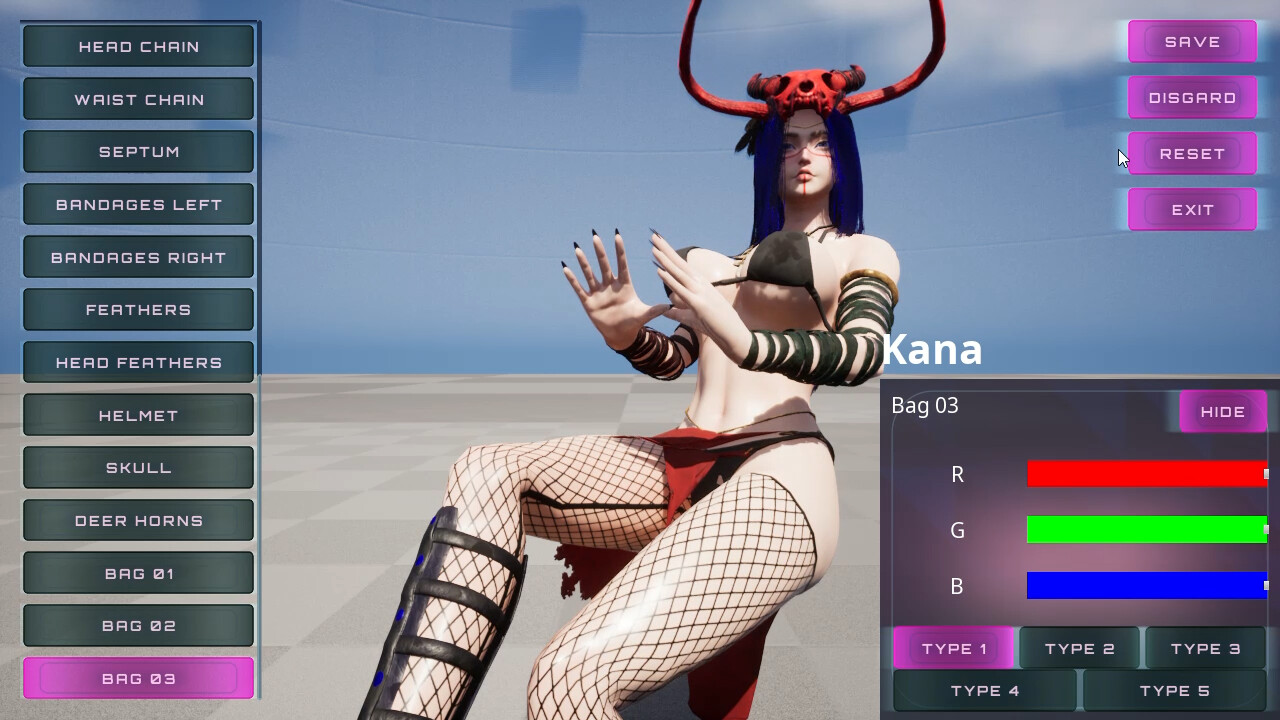Hide the Bag 03 accessory
This screenshot has width=1280, height=720.
coord(1222,412)
